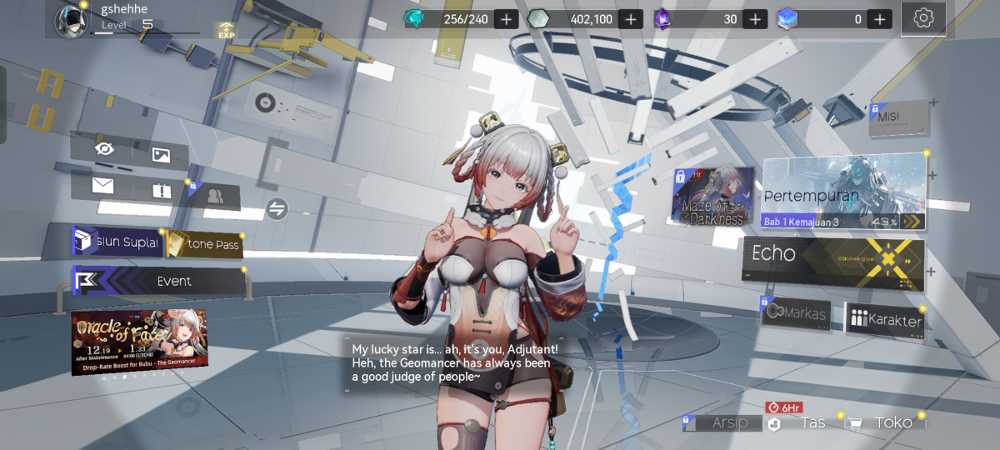Image resolution: width=1000 pixels, height=450 pixels.
Task: Switch character with the swap arrows button
Action: pyautogui.click(x=277, y=208)
